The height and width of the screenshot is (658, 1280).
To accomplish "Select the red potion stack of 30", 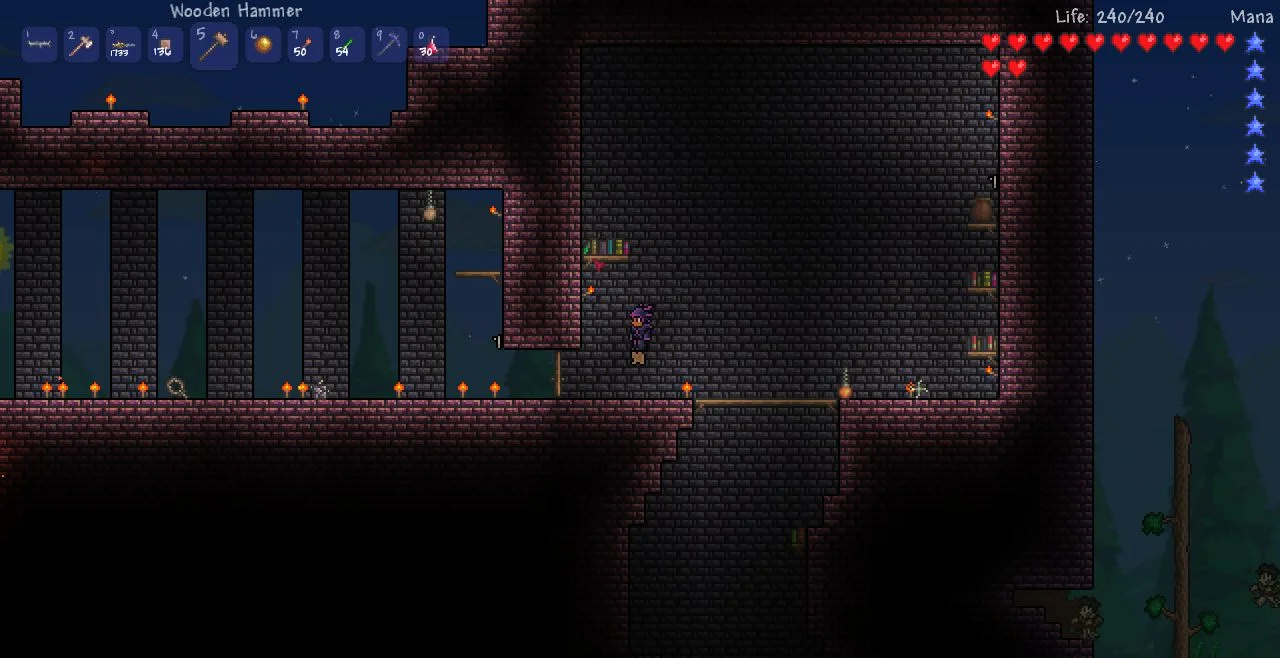I will [x=430, y=45].
